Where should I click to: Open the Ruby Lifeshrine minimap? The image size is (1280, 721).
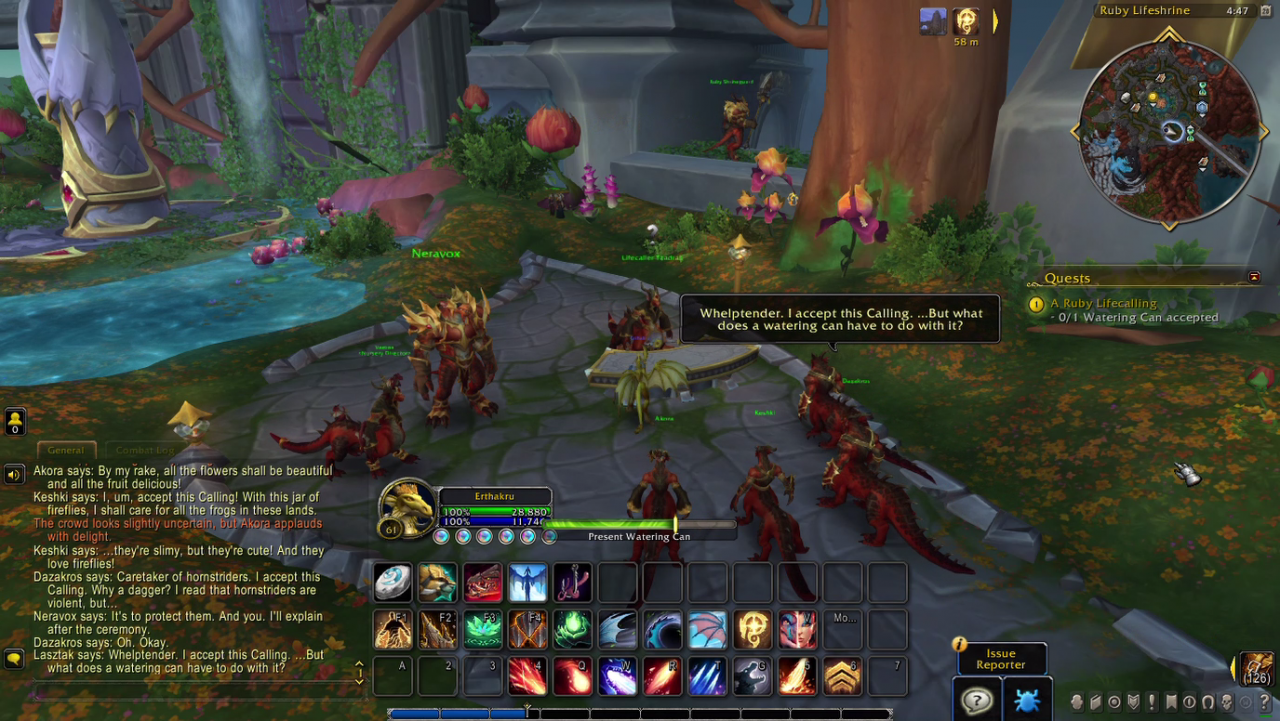click(x=1168, y=131)
